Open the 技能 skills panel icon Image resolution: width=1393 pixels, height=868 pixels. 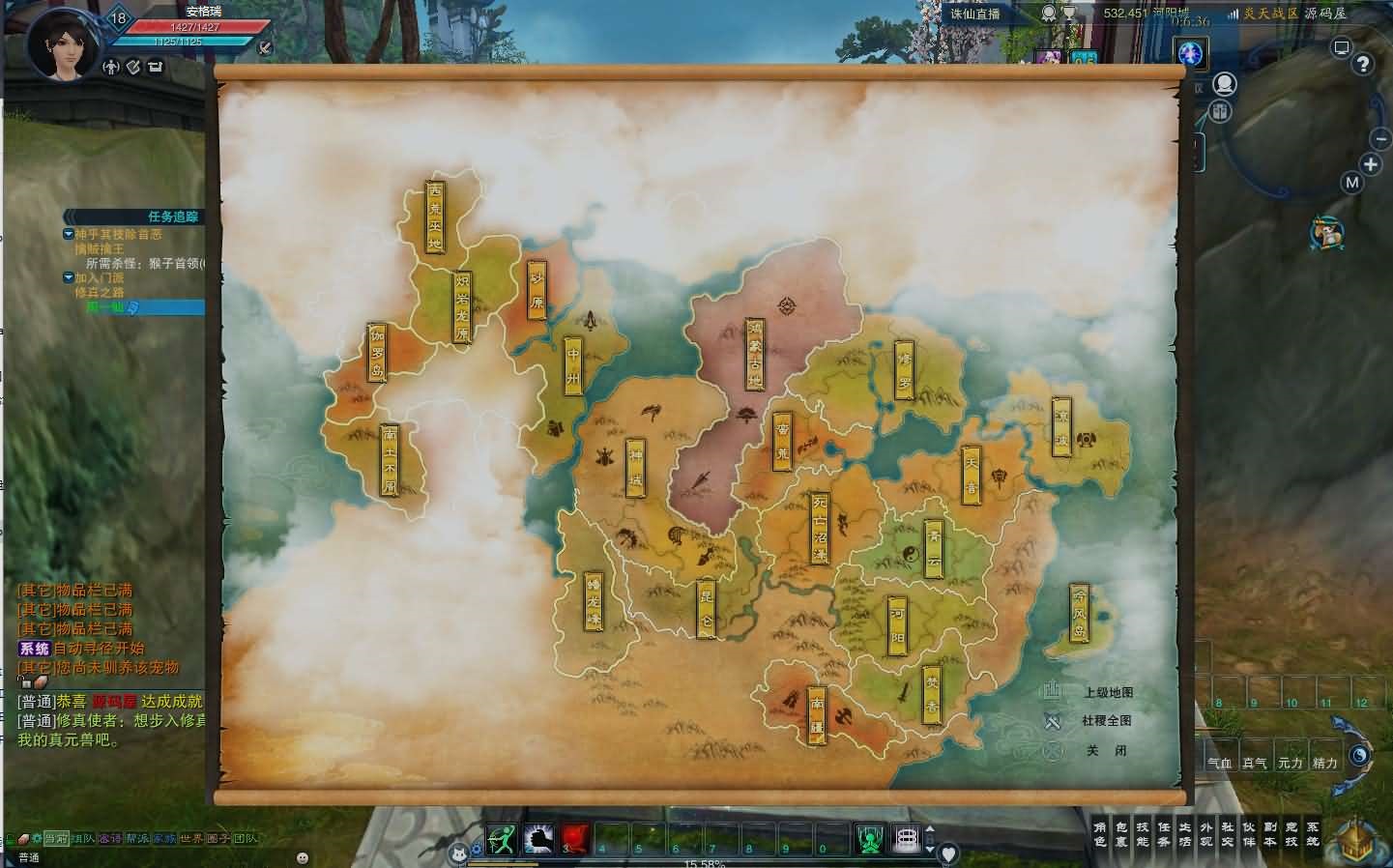point(1143,833)
